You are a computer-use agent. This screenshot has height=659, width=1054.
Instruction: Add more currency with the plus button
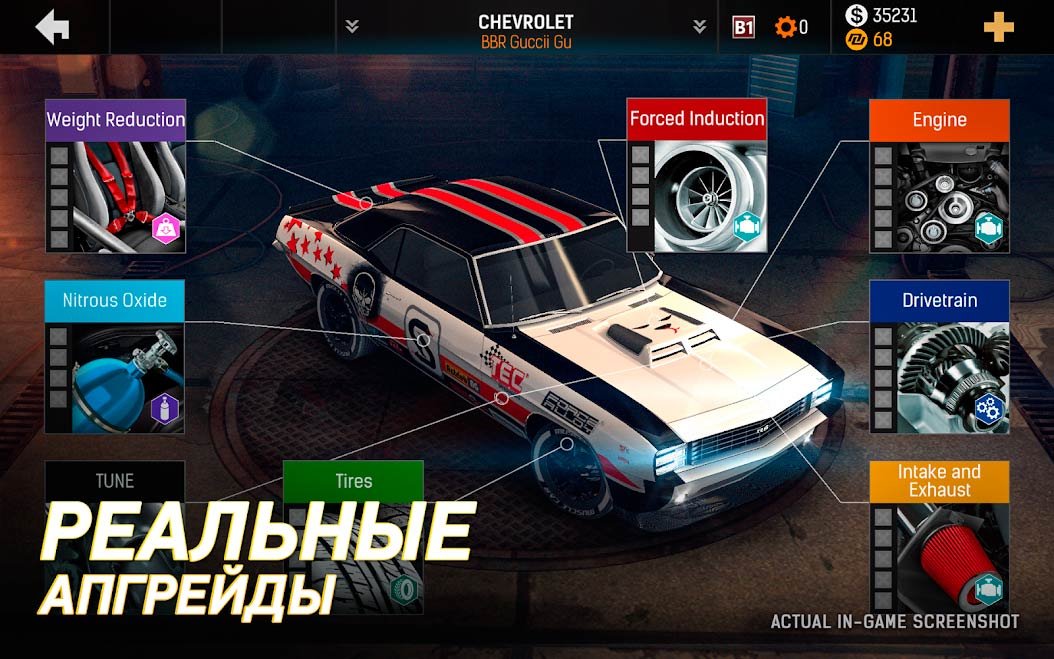pos(998,27)
